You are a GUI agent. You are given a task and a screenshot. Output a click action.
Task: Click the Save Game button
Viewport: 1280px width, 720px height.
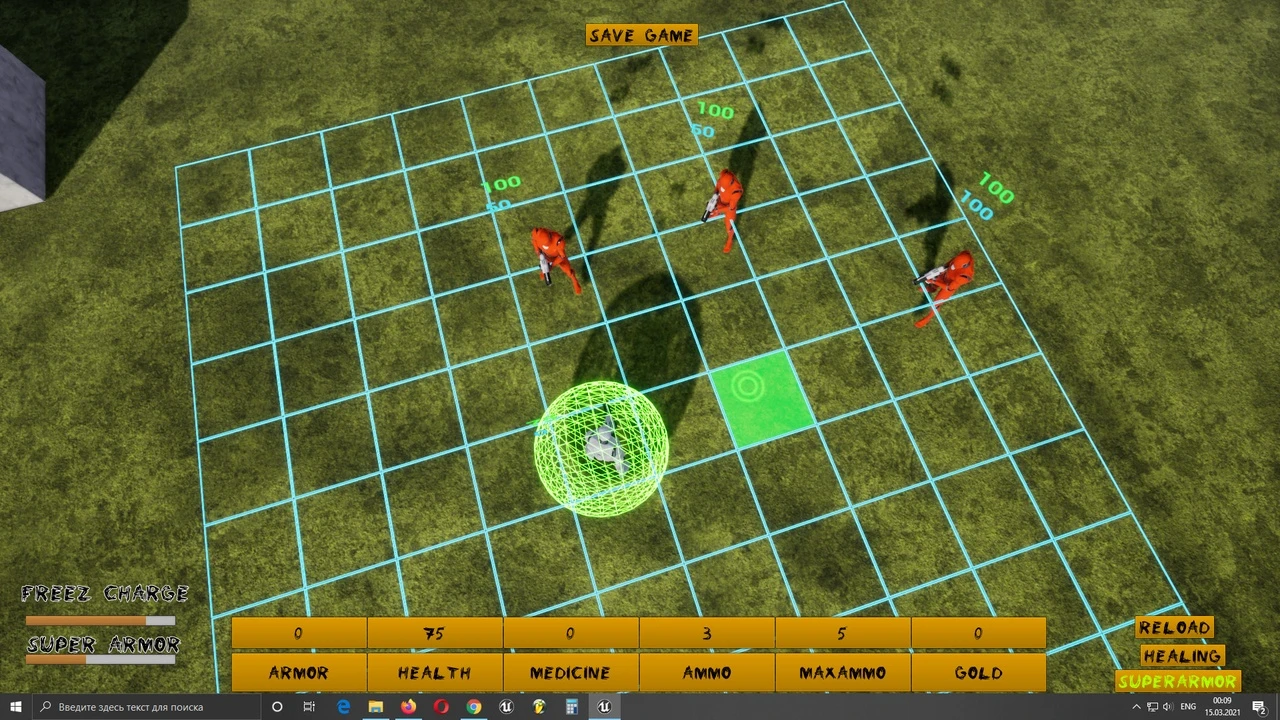[x=641, y=35]
